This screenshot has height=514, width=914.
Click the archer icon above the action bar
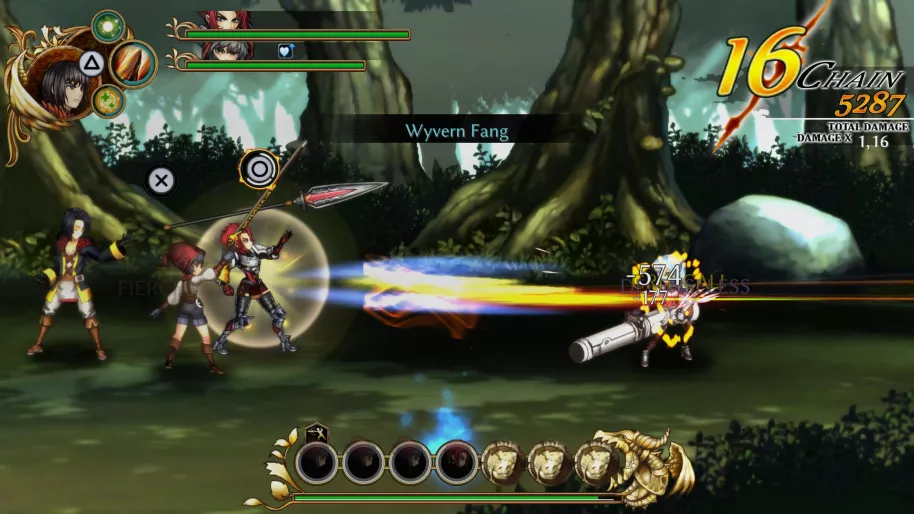coord(316,432)
